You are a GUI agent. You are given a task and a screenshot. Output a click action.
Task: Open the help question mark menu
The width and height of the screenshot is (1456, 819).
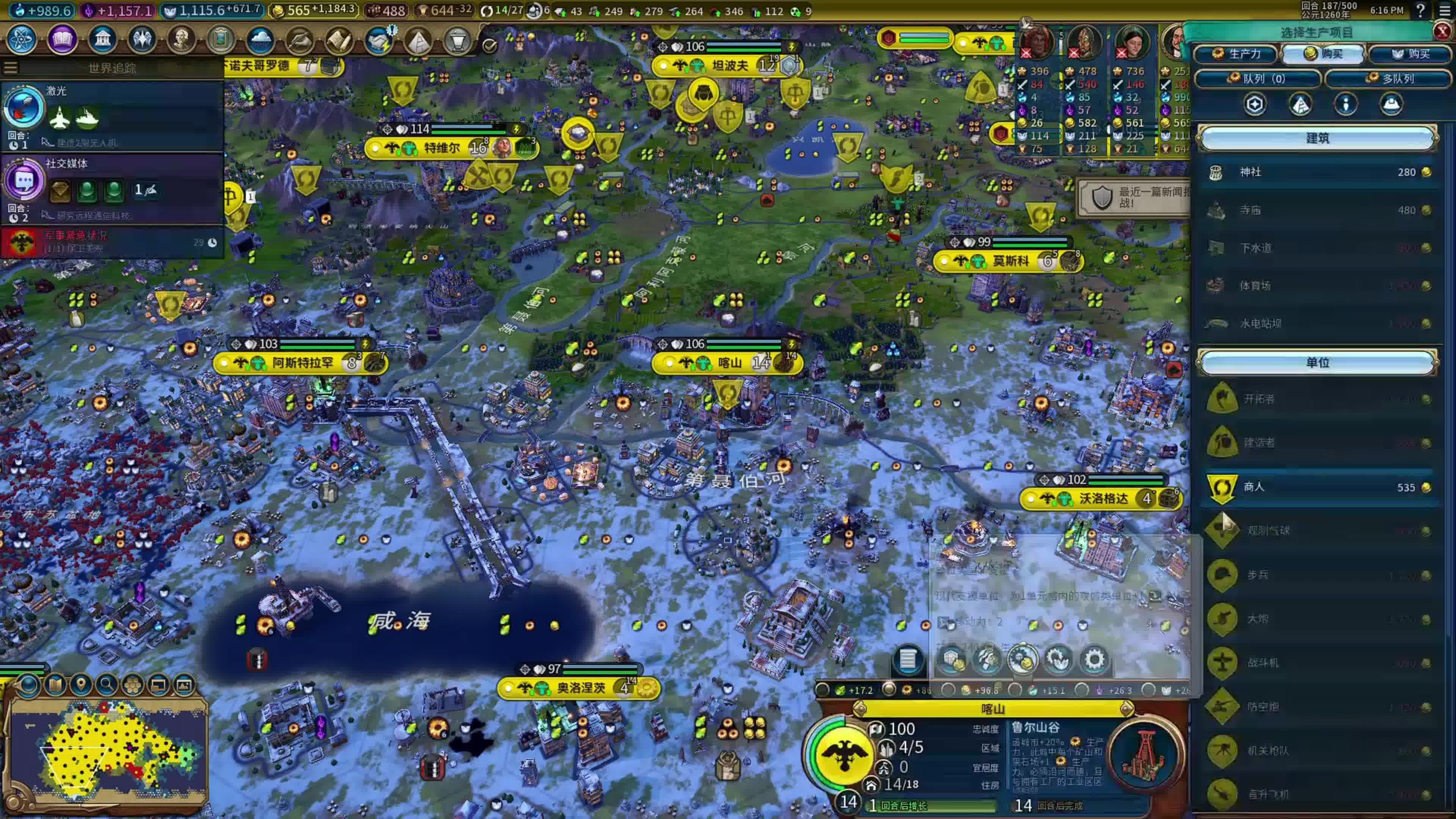1420,10
